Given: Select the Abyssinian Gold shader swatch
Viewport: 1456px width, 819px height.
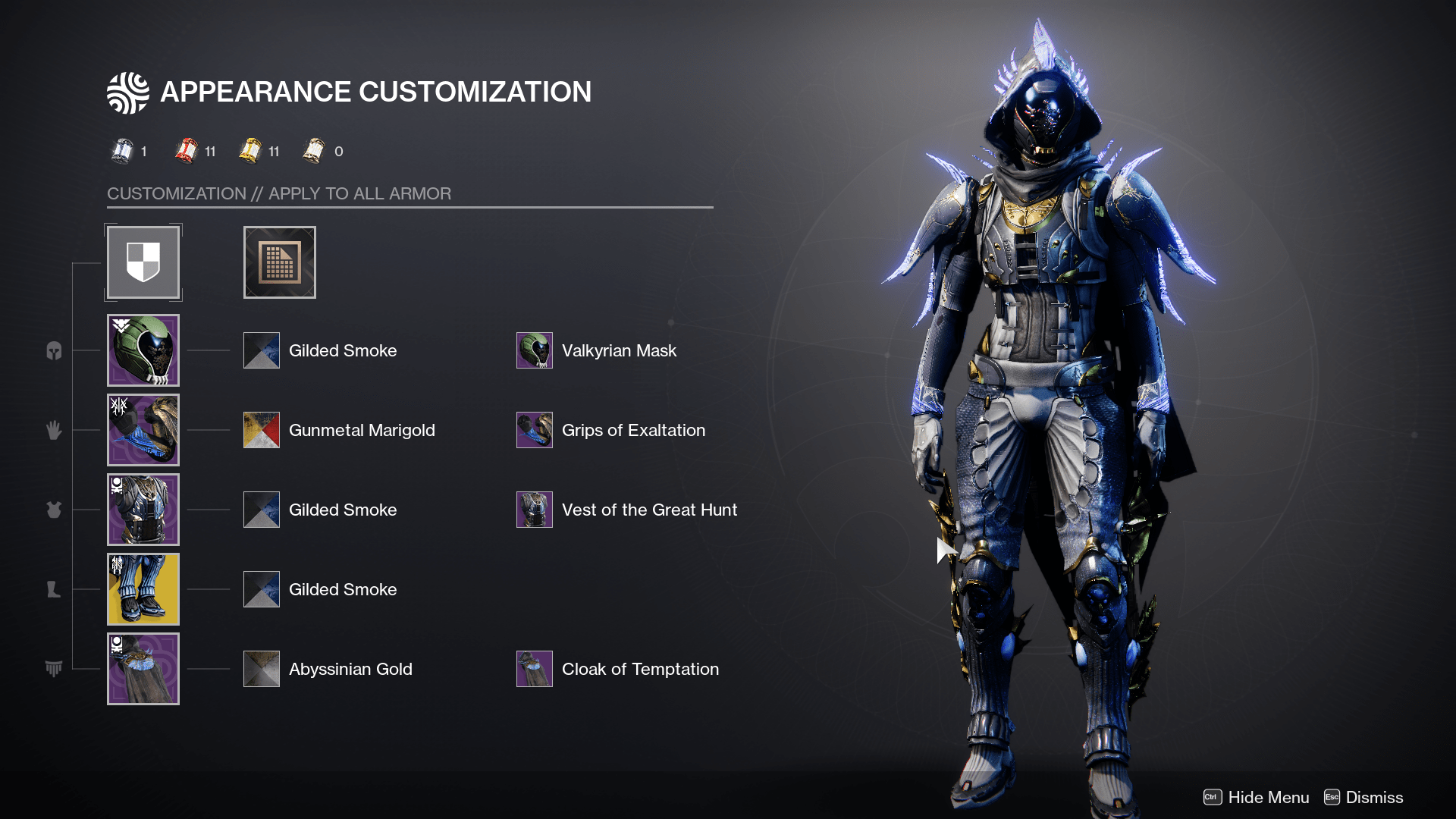Looking at the screenshot, I should [262, 669].
